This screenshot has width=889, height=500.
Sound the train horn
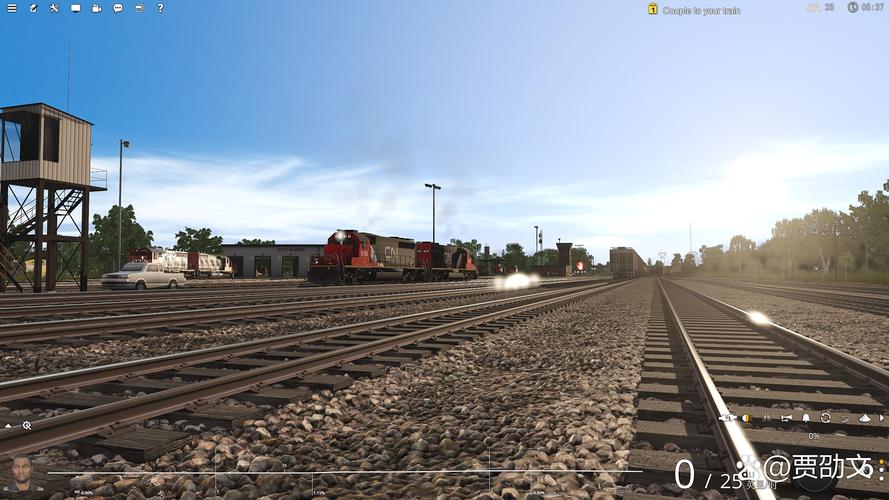coord(786,418)
